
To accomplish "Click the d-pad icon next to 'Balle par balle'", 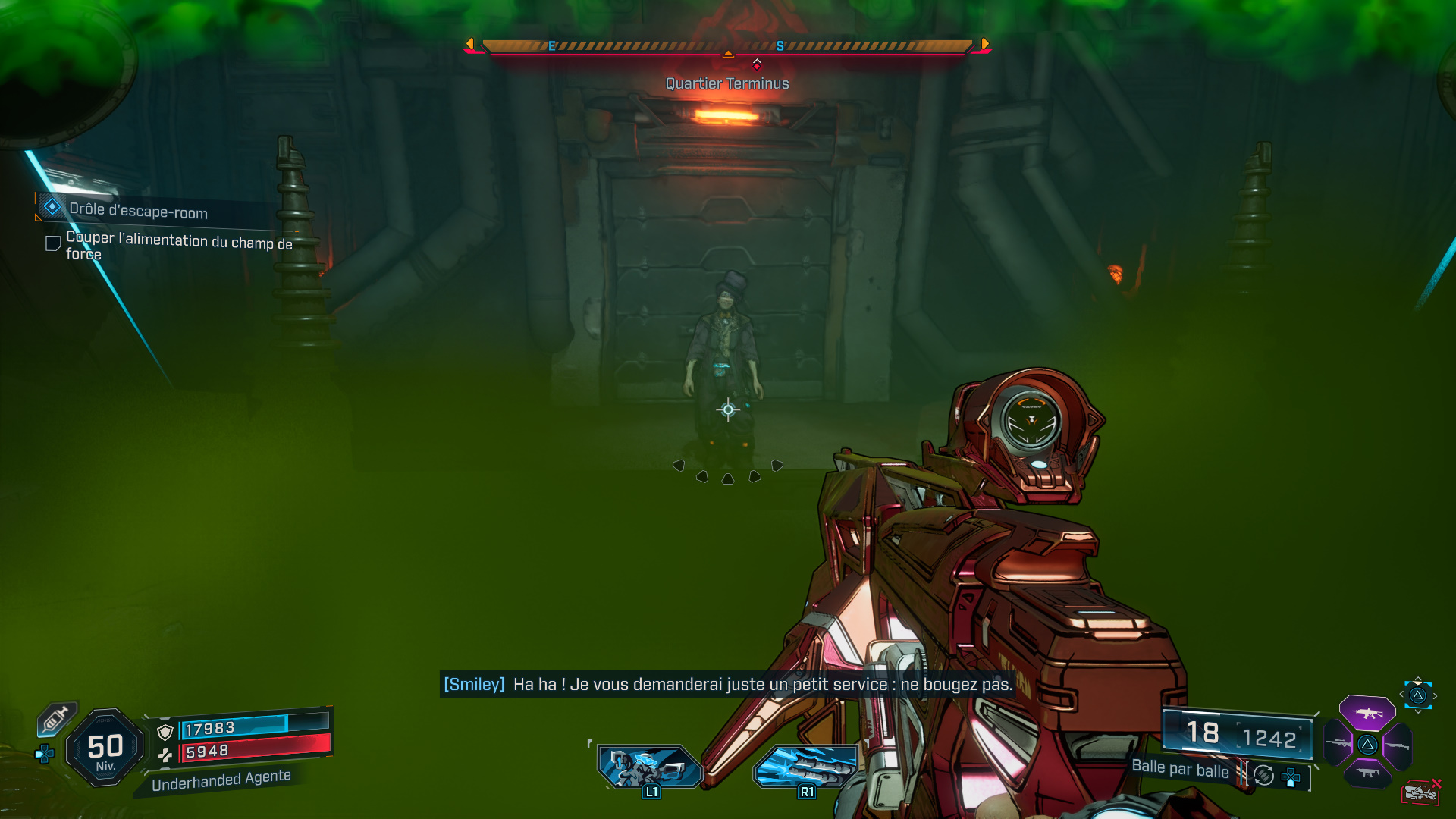I will [1291, 778].
